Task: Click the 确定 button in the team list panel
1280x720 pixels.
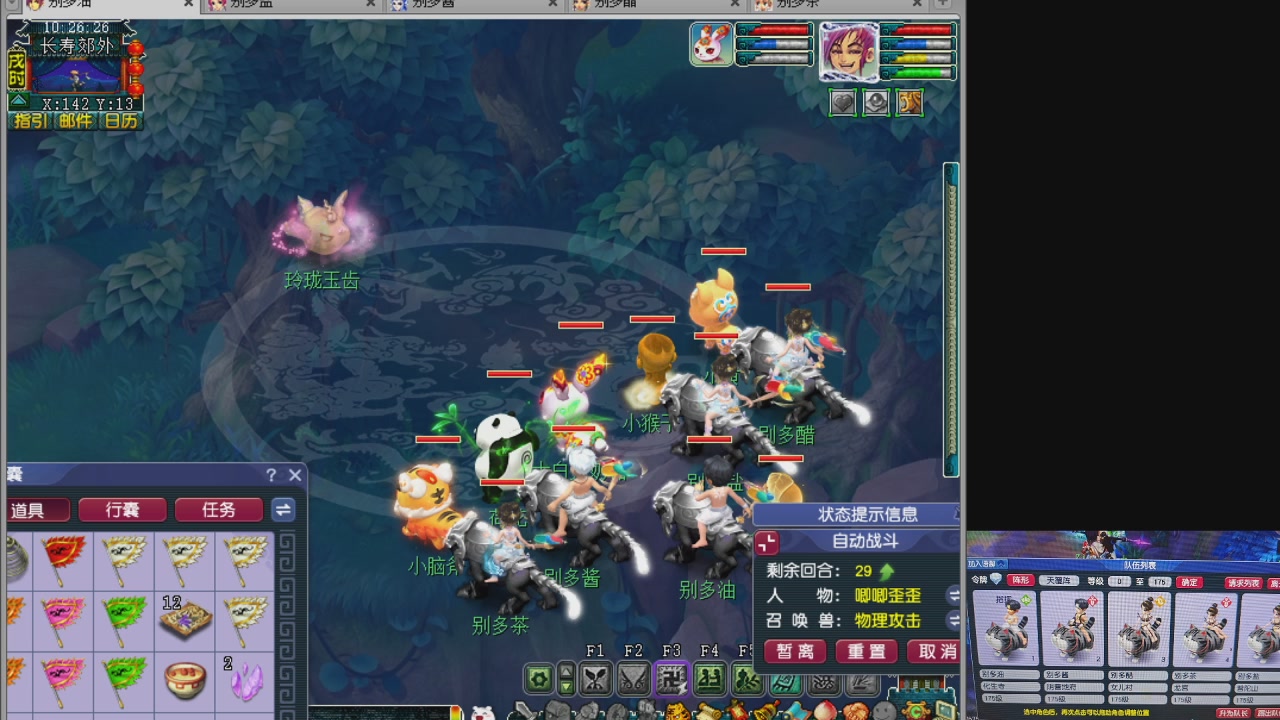Action: [1189, 582]
